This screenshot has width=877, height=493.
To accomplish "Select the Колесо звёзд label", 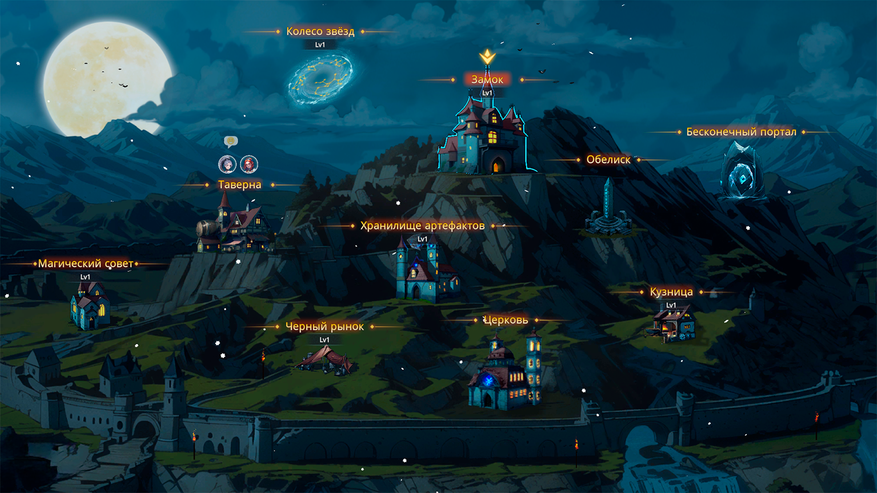I will click(x=320, y=32).
